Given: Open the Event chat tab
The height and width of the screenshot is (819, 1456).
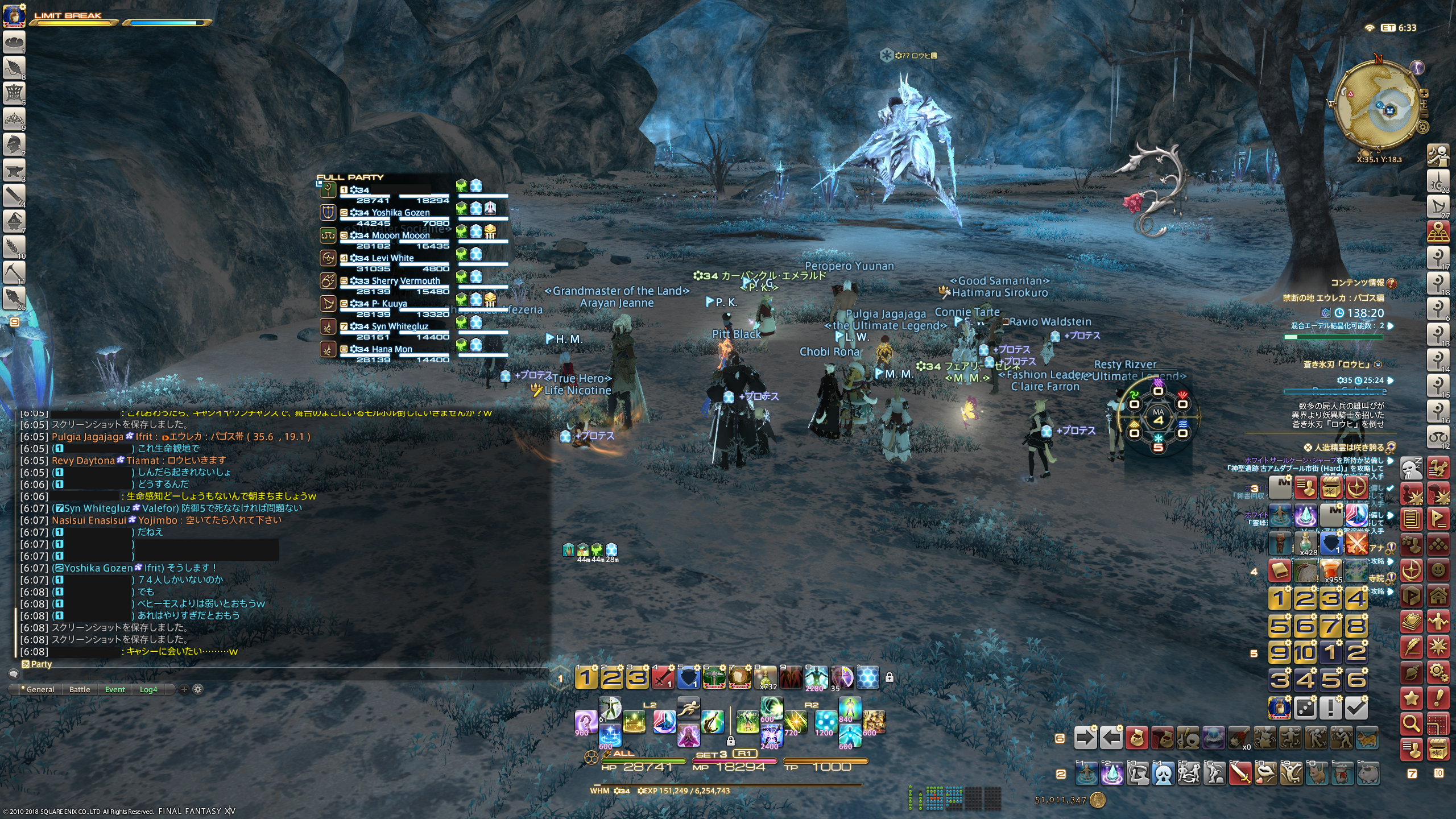Looking at the screenshot, I should click(x=115, y=689).
